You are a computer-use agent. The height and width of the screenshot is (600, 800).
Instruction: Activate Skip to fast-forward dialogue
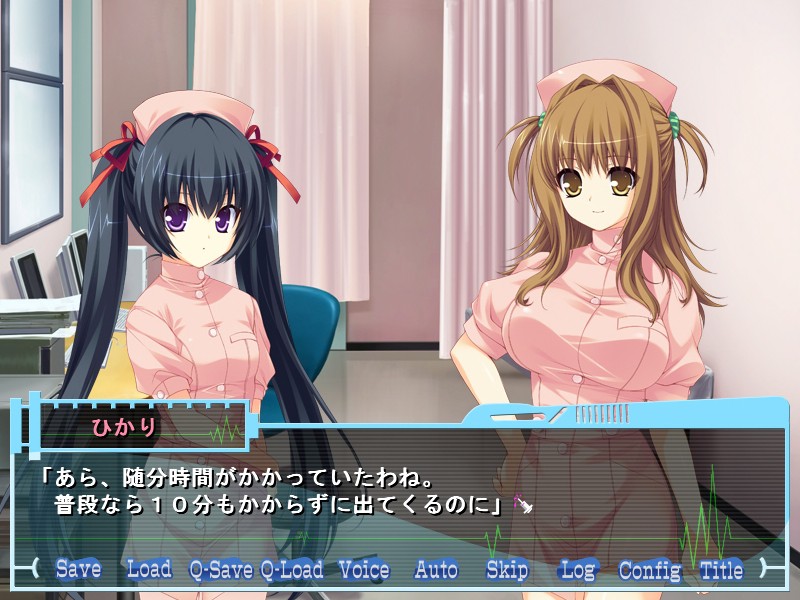click(x=507, y=570)
